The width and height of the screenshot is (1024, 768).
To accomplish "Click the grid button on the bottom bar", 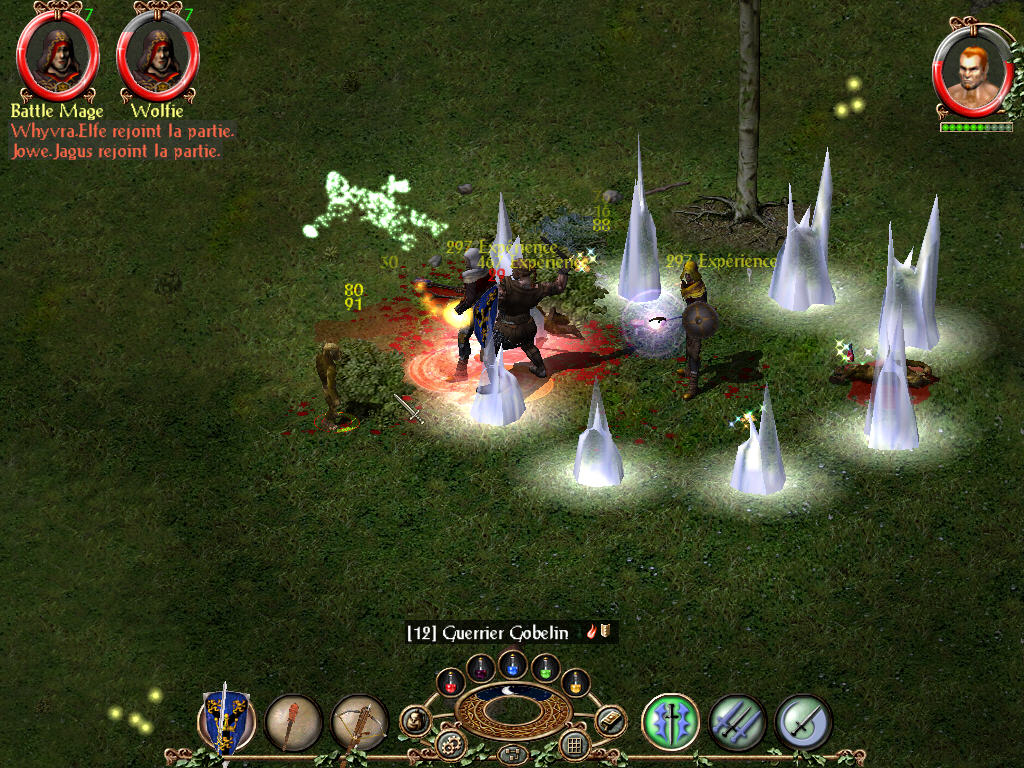I will [x=574, y=744].
